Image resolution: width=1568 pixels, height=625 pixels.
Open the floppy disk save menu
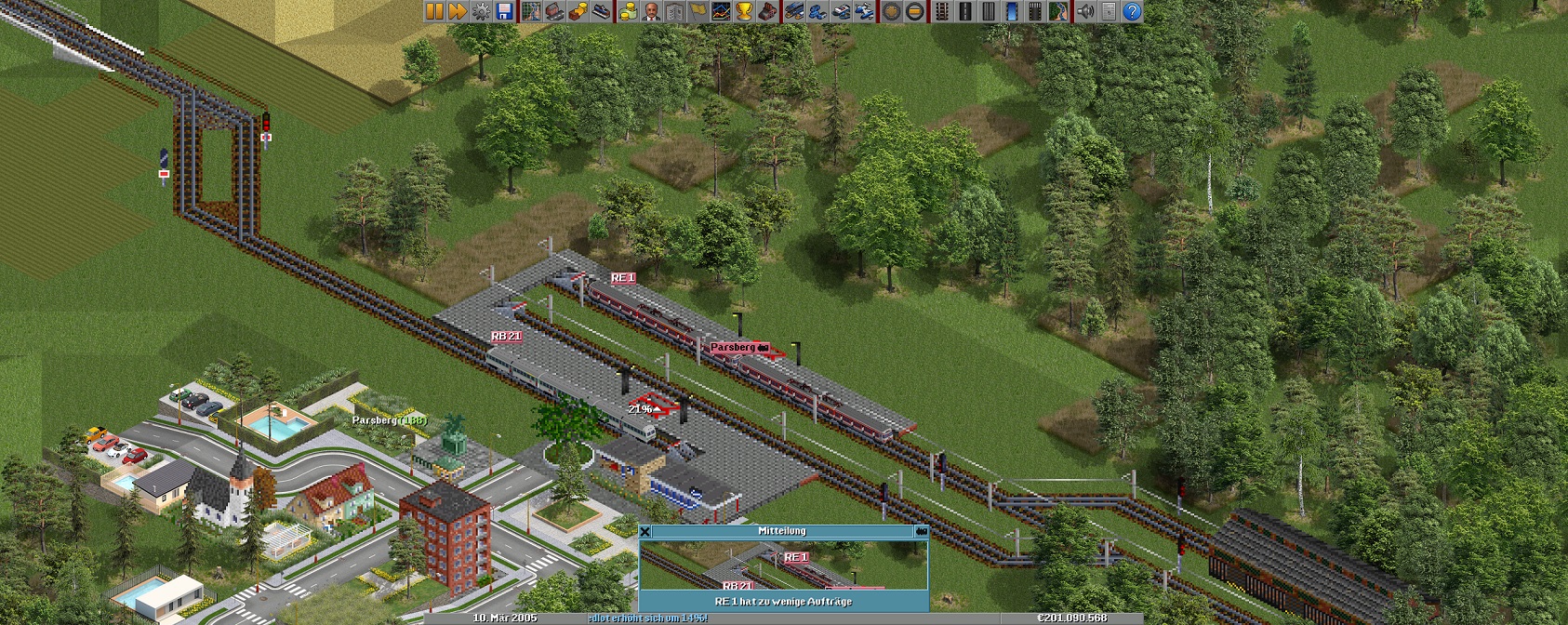(x=504, y=11)
